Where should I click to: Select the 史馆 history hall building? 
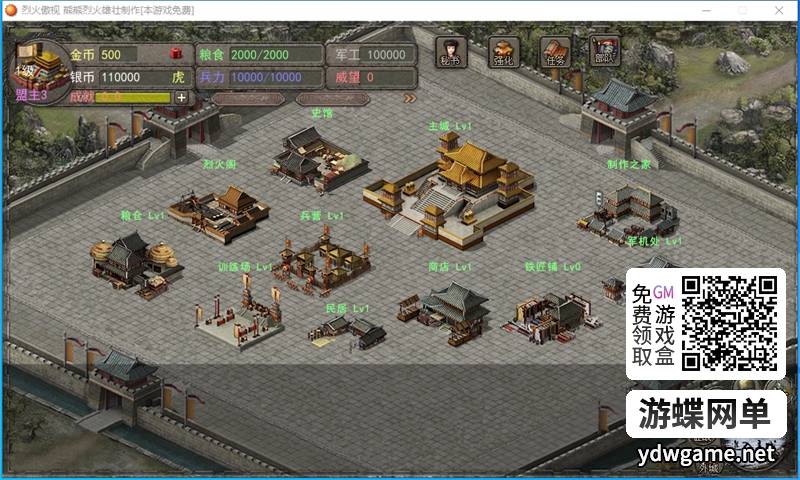click(x=315, y=155)
